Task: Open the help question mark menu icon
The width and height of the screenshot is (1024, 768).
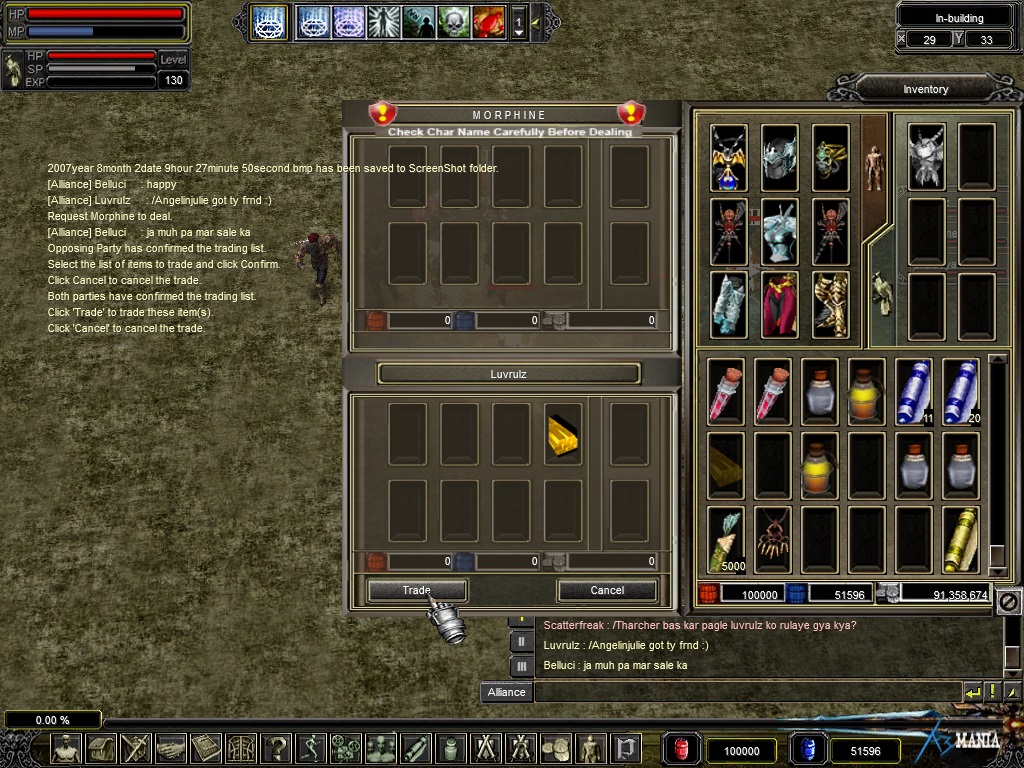Action: pyautogui.click(x=276, y=748)
